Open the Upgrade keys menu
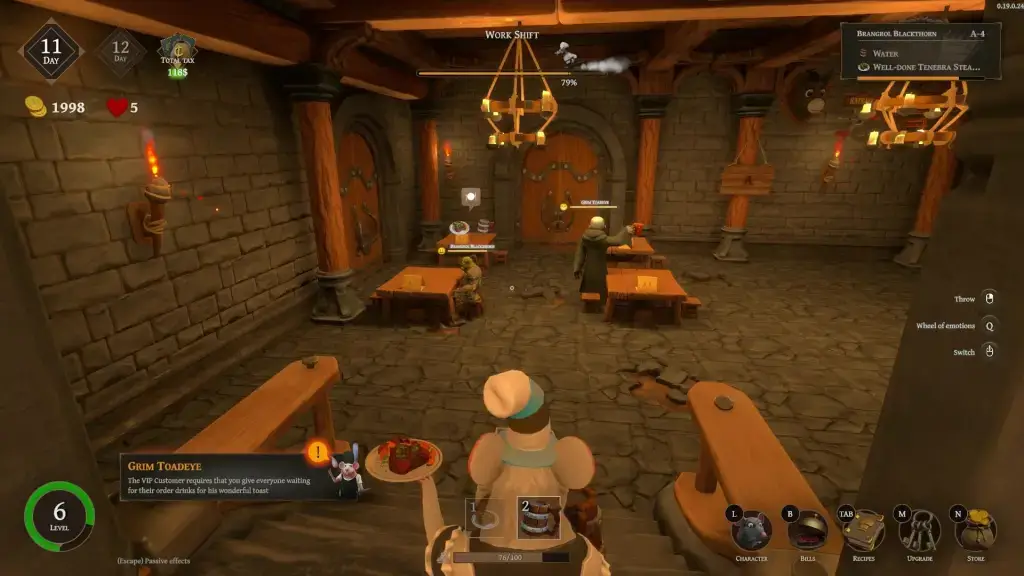1024x576 pixels. [x=918, y=531]
